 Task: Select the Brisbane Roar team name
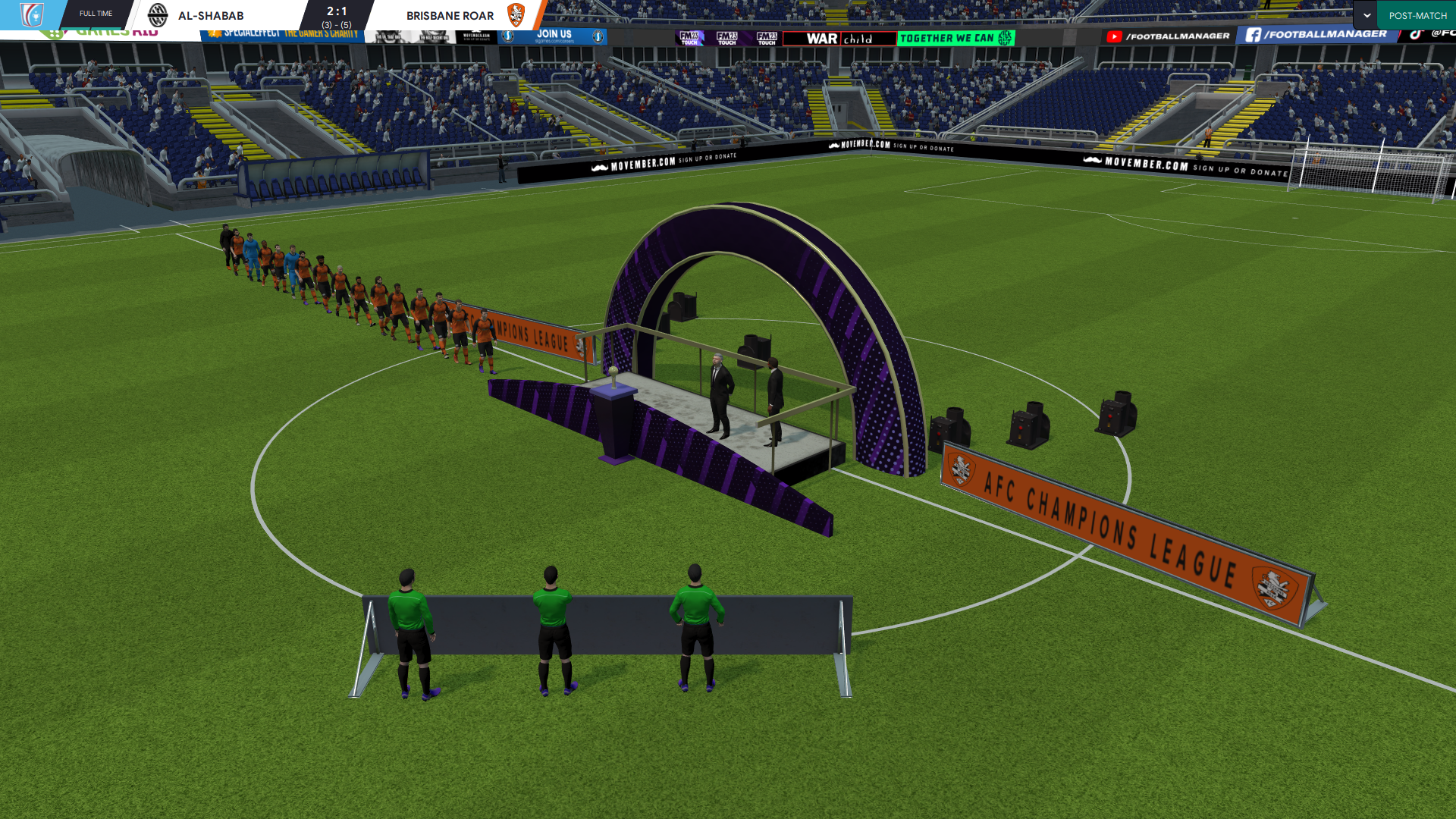pyautogui.click(x=450, y=15)
